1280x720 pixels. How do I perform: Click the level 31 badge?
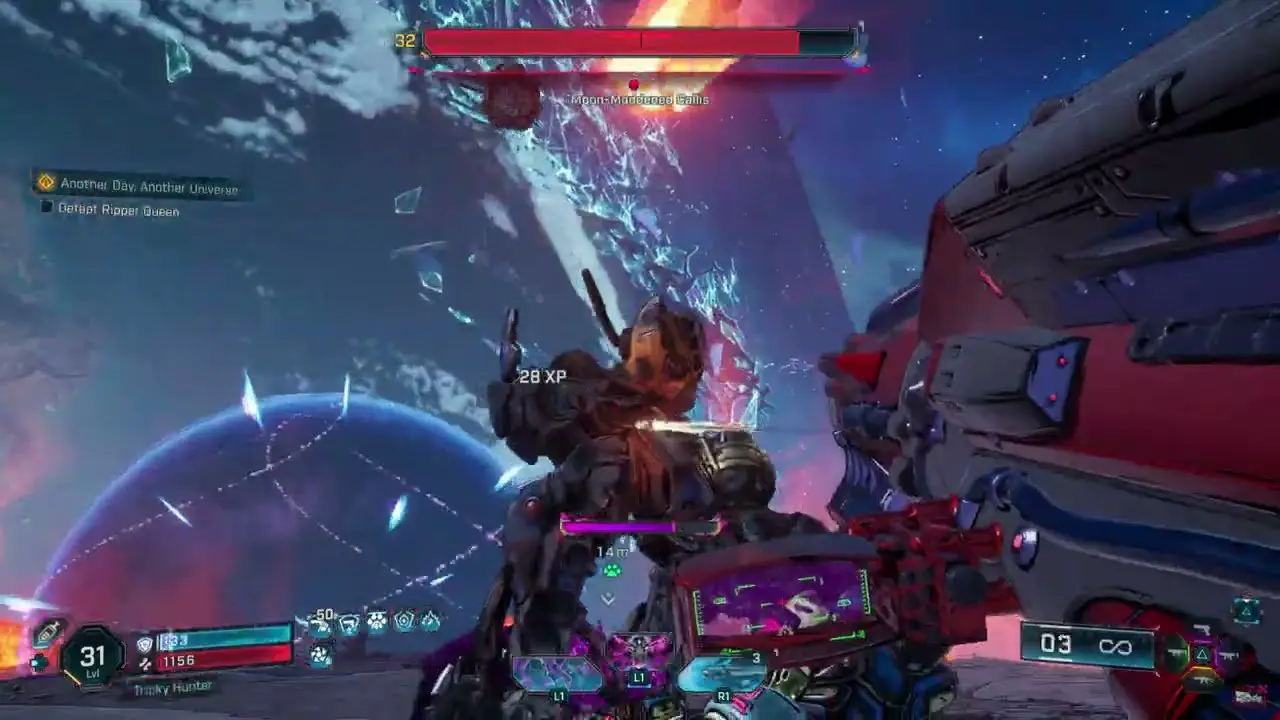(x=92, y=657)
